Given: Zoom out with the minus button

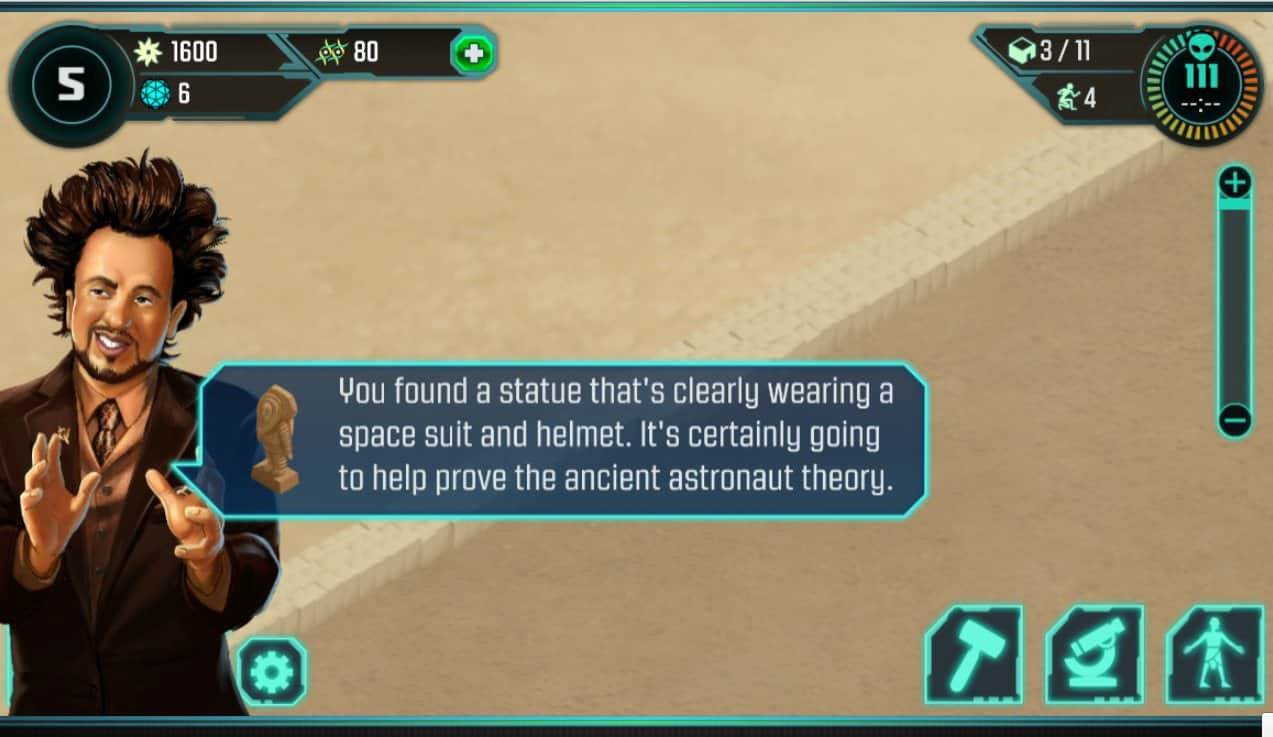Looking at the screenshot, I should tap(1236, 420).
